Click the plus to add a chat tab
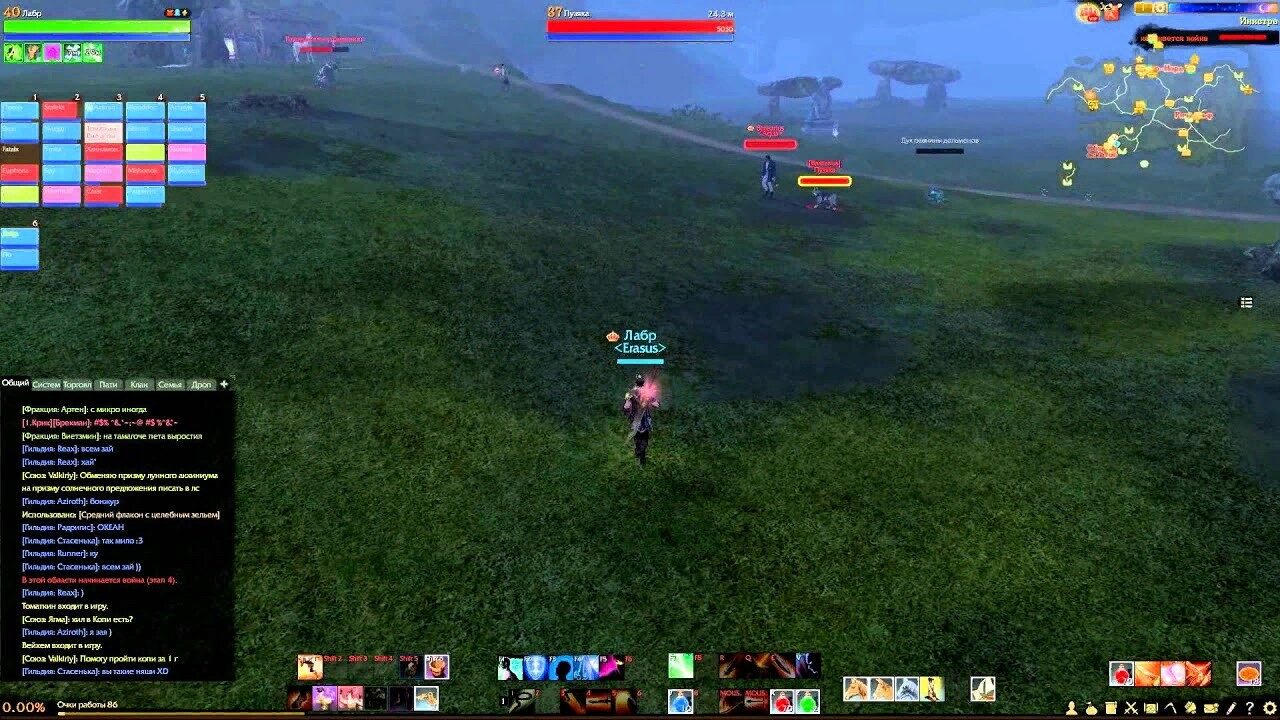Viewport: 1280px width, 720px height. 224,383
